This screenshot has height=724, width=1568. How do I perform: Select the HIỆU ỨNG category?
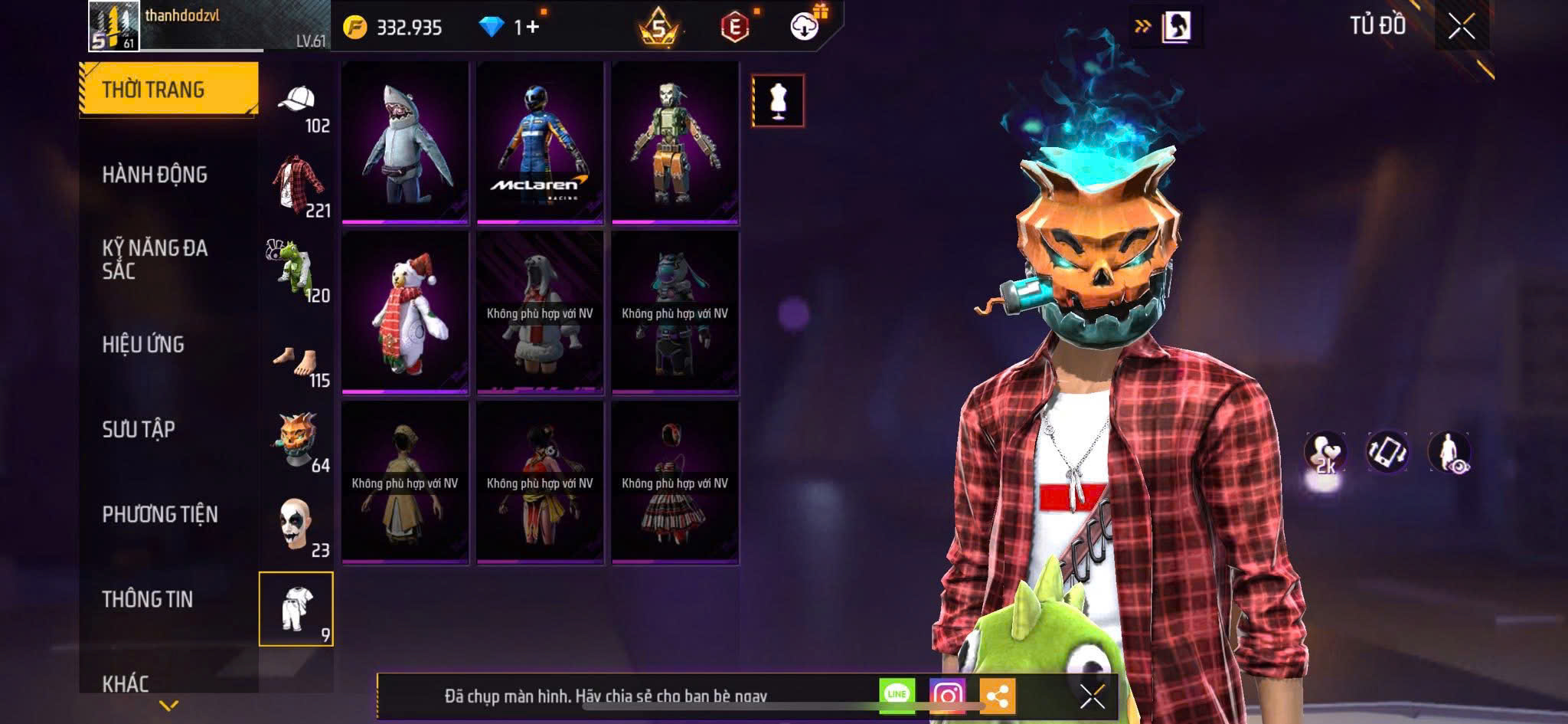tap(143, 345)
